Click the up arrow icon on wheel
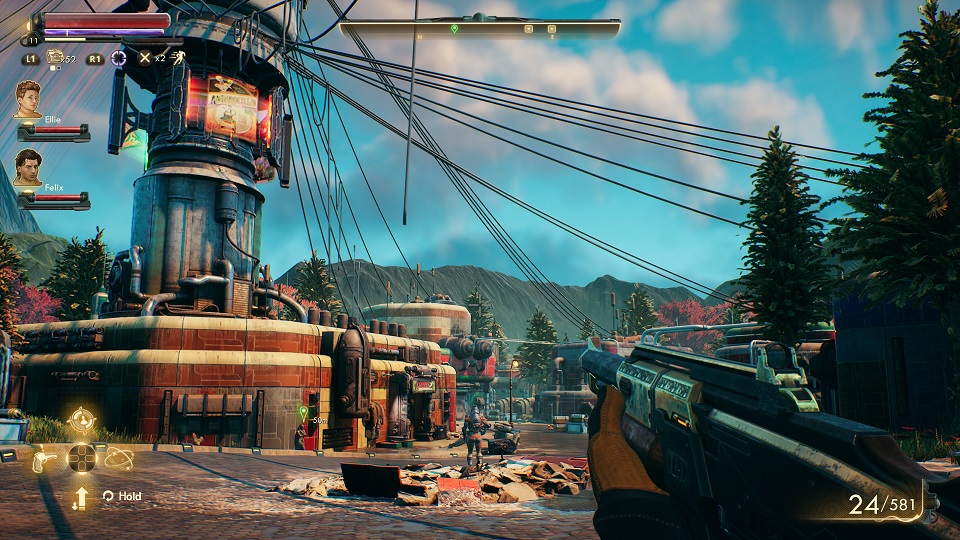The width and height of the screenshot is (960, 540). tap(81, 495)
